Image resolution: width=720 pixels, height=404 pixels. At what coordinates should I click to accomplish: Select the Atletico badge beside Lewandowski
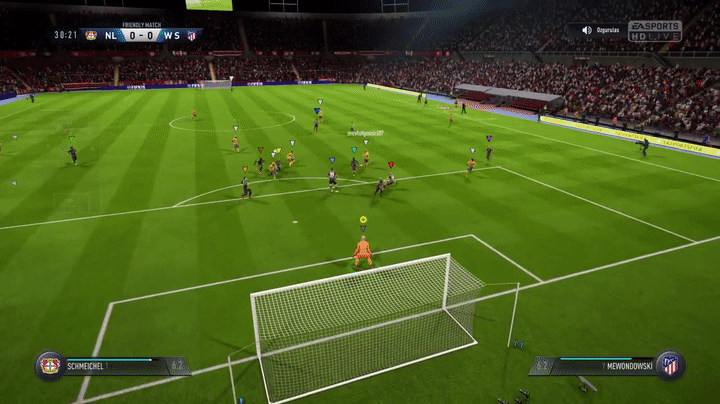pyautogui.click(x=669, y=365)
